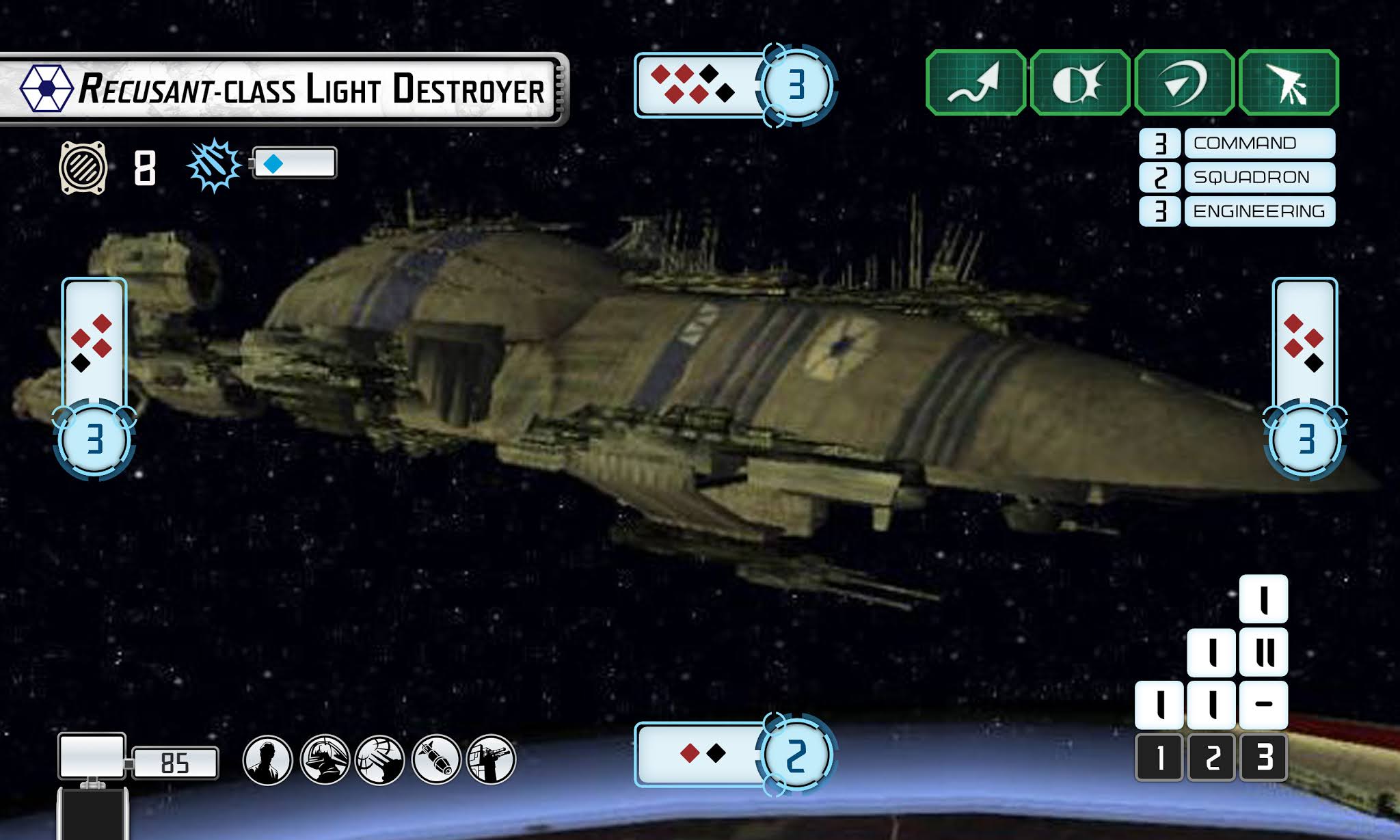Open the Recusant-class Light Destroyer title banner
The width and height of the screenshot is (1400, 840).
[x=287, y=87]
